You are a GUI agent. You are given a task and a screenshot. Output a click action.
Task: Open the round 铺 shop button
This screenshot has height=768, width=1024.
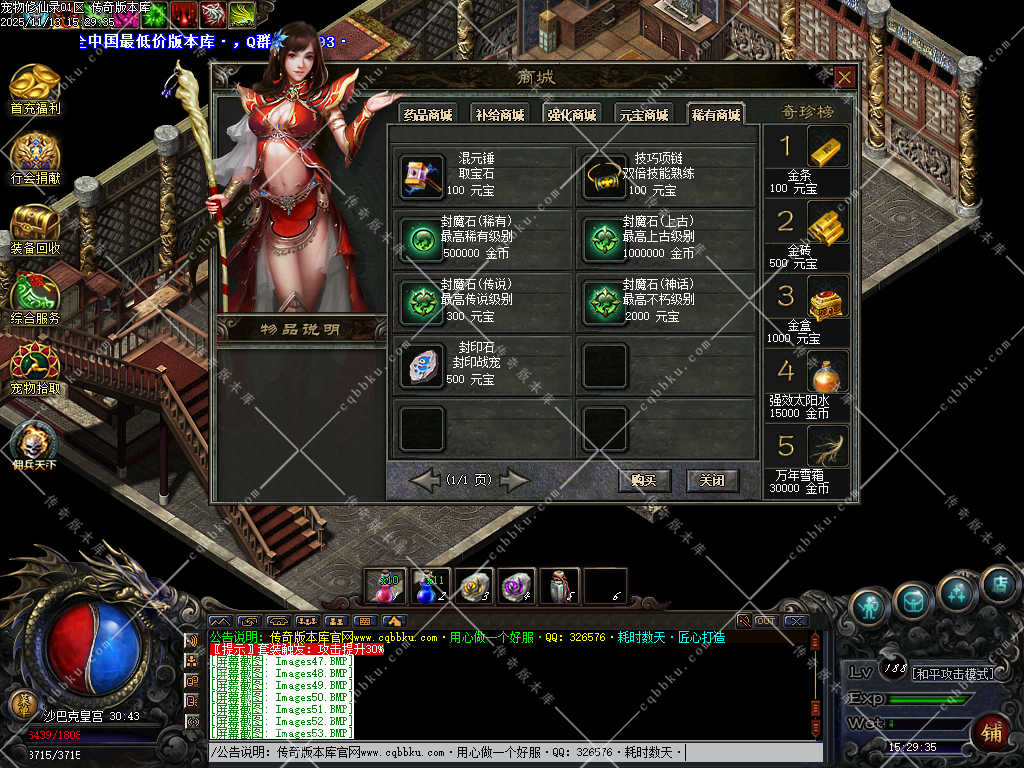(x=991, y=733)
